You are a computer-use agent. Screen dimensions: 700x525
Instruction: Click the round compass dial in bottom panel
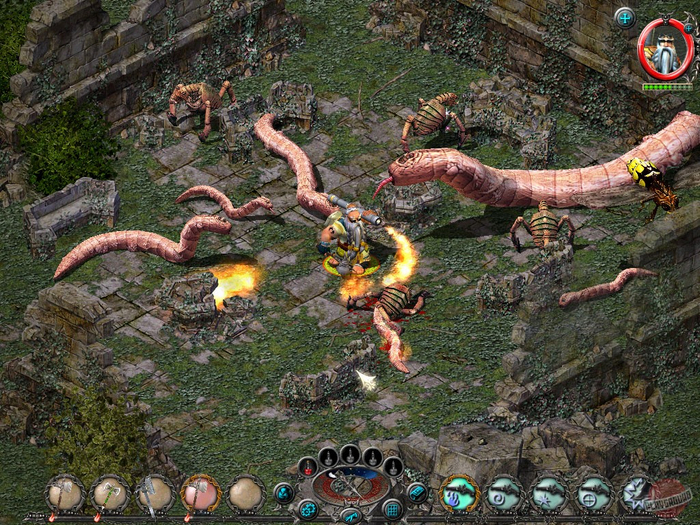[x=351, y=487]
